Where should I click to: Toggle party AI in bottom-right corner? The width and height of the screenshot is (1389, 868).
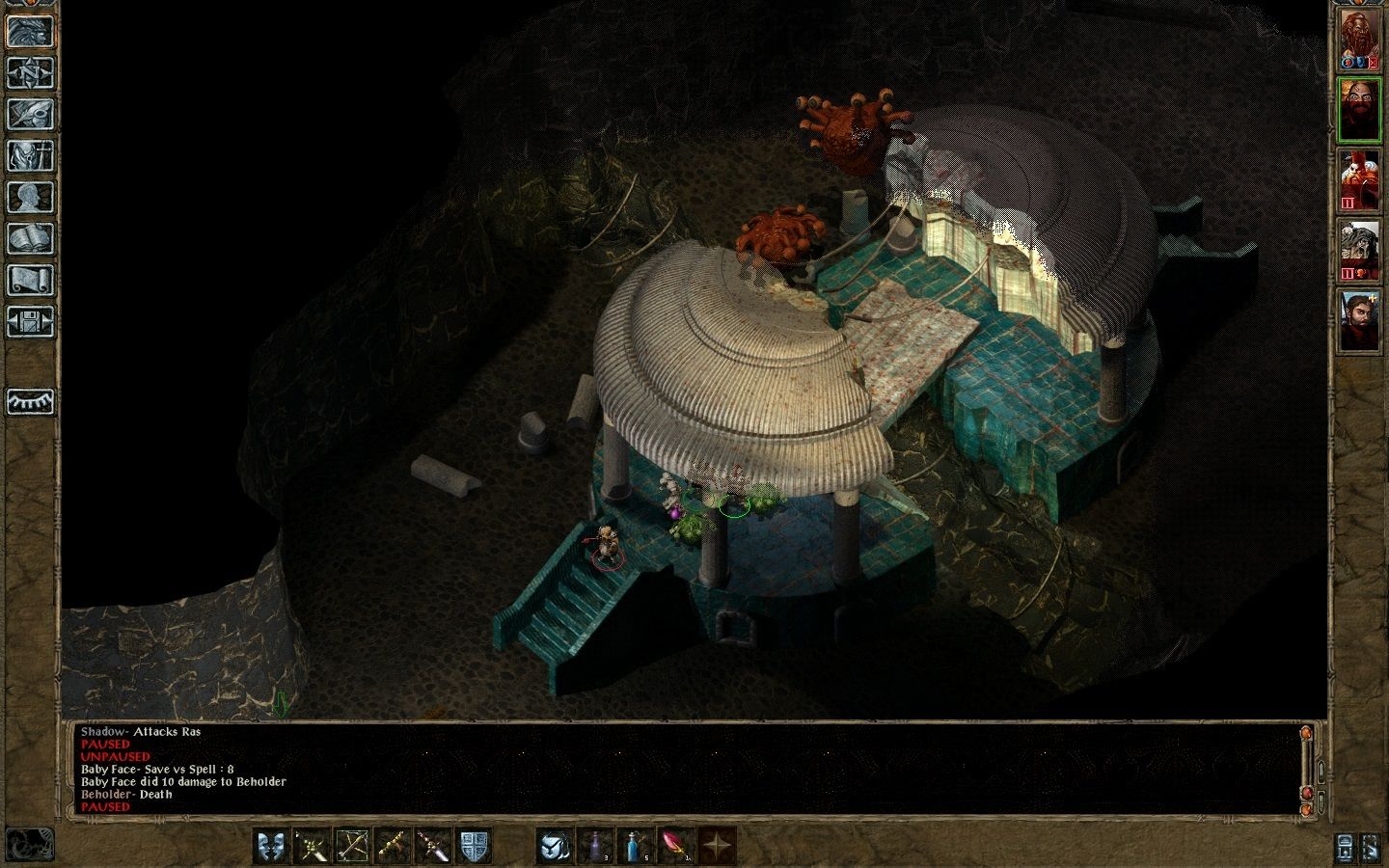(x=1372, y=849)
